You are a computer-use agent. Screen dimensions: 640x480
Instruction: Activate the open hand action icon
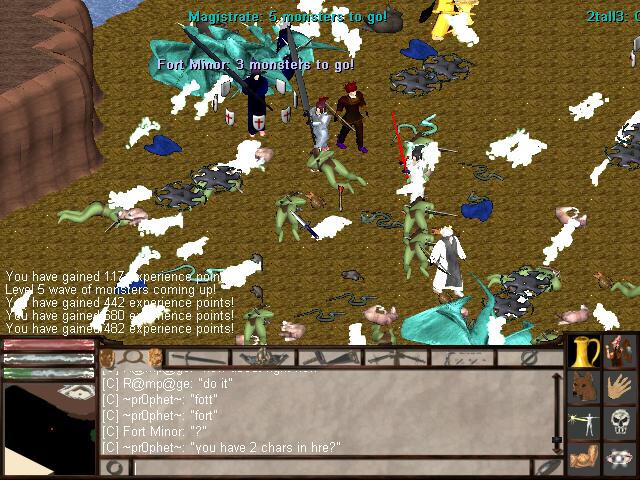[x=621, y=387]
